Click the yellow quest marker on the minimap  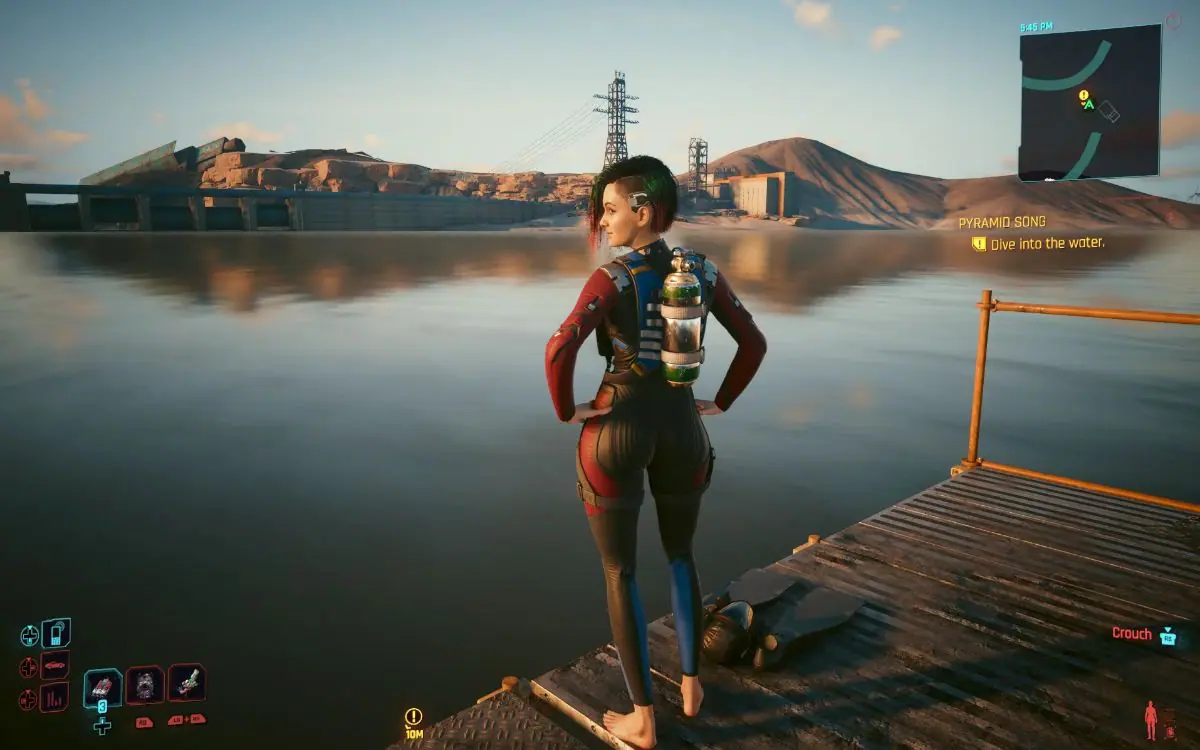pos(1082,96)
